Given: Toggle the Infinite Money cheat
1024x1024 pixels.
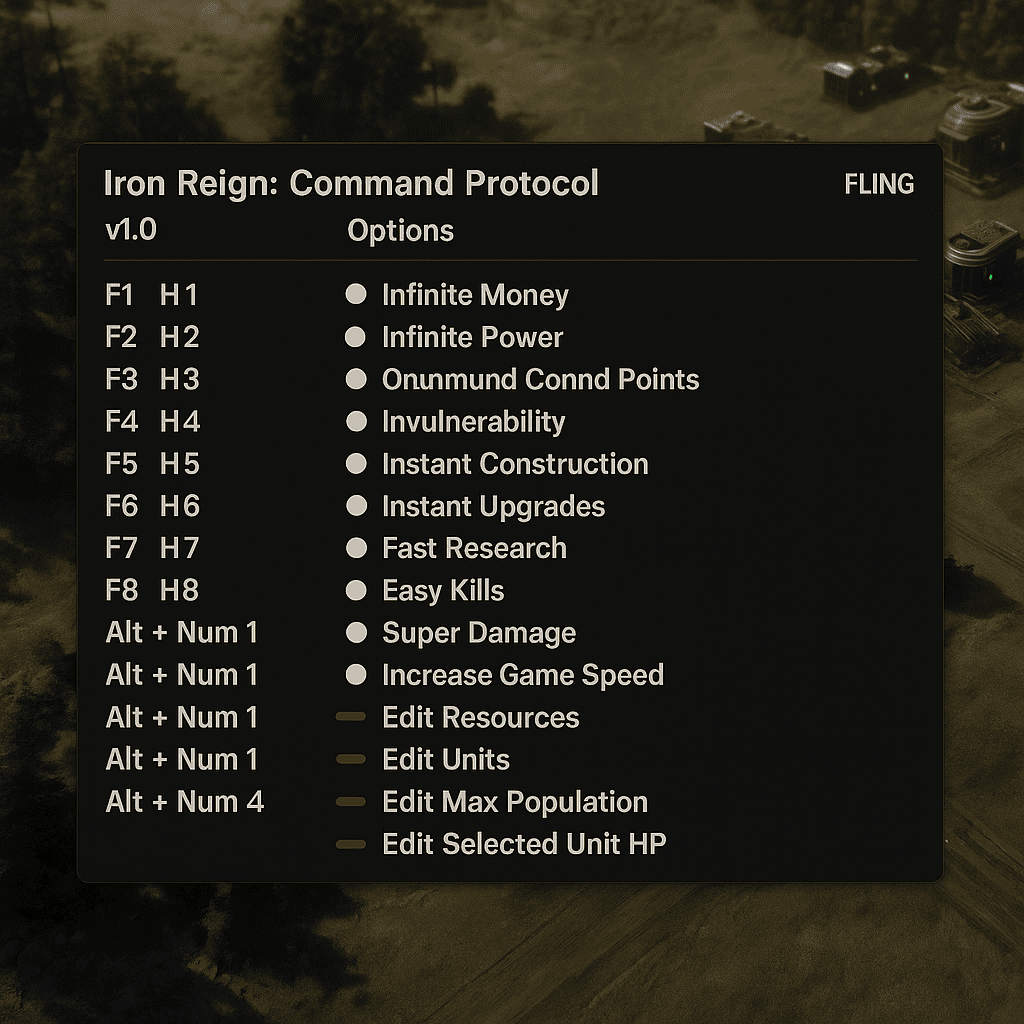Looking at the screenshot, I should tap(356, 295).
